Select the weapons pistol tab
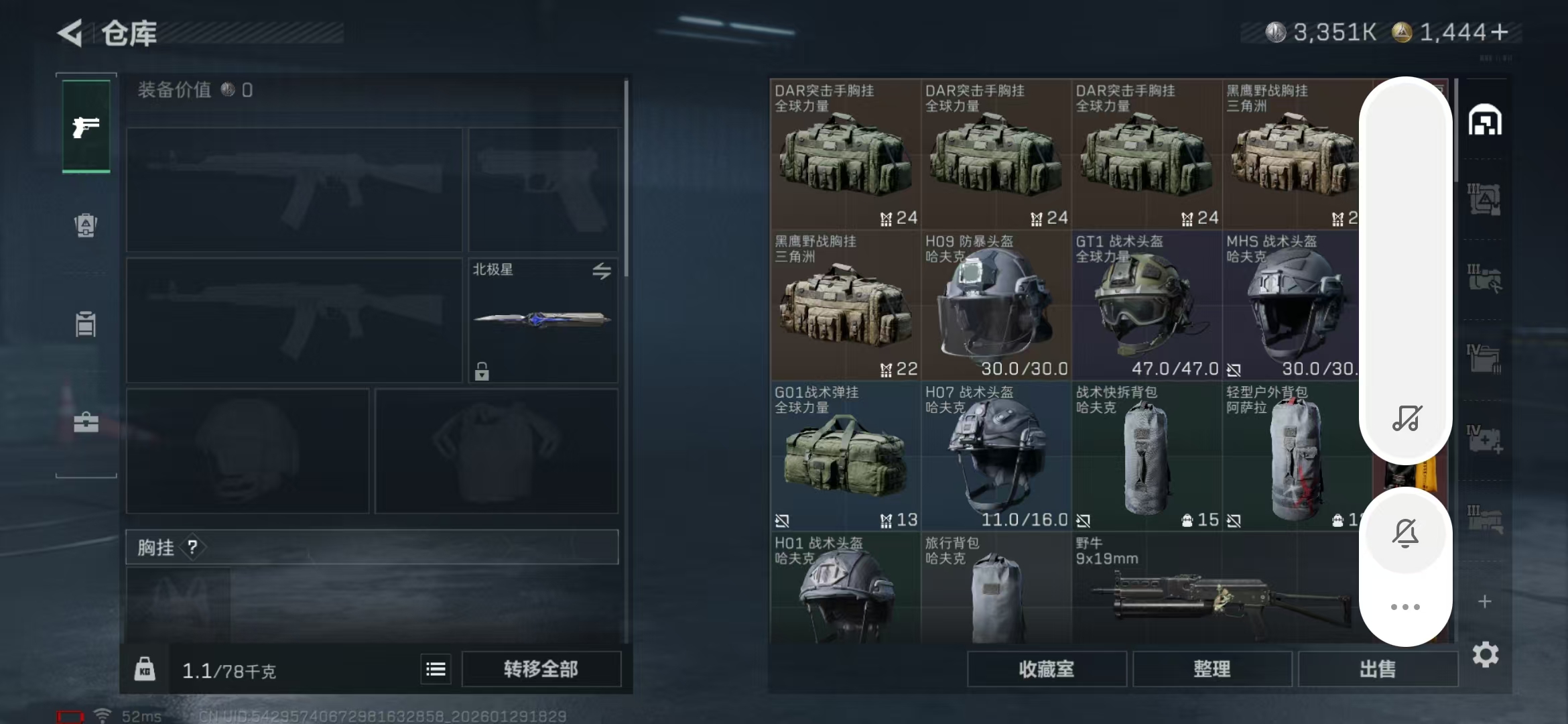Image resolution: width=1568 pixels, height=724 pixels. (86, 127)
